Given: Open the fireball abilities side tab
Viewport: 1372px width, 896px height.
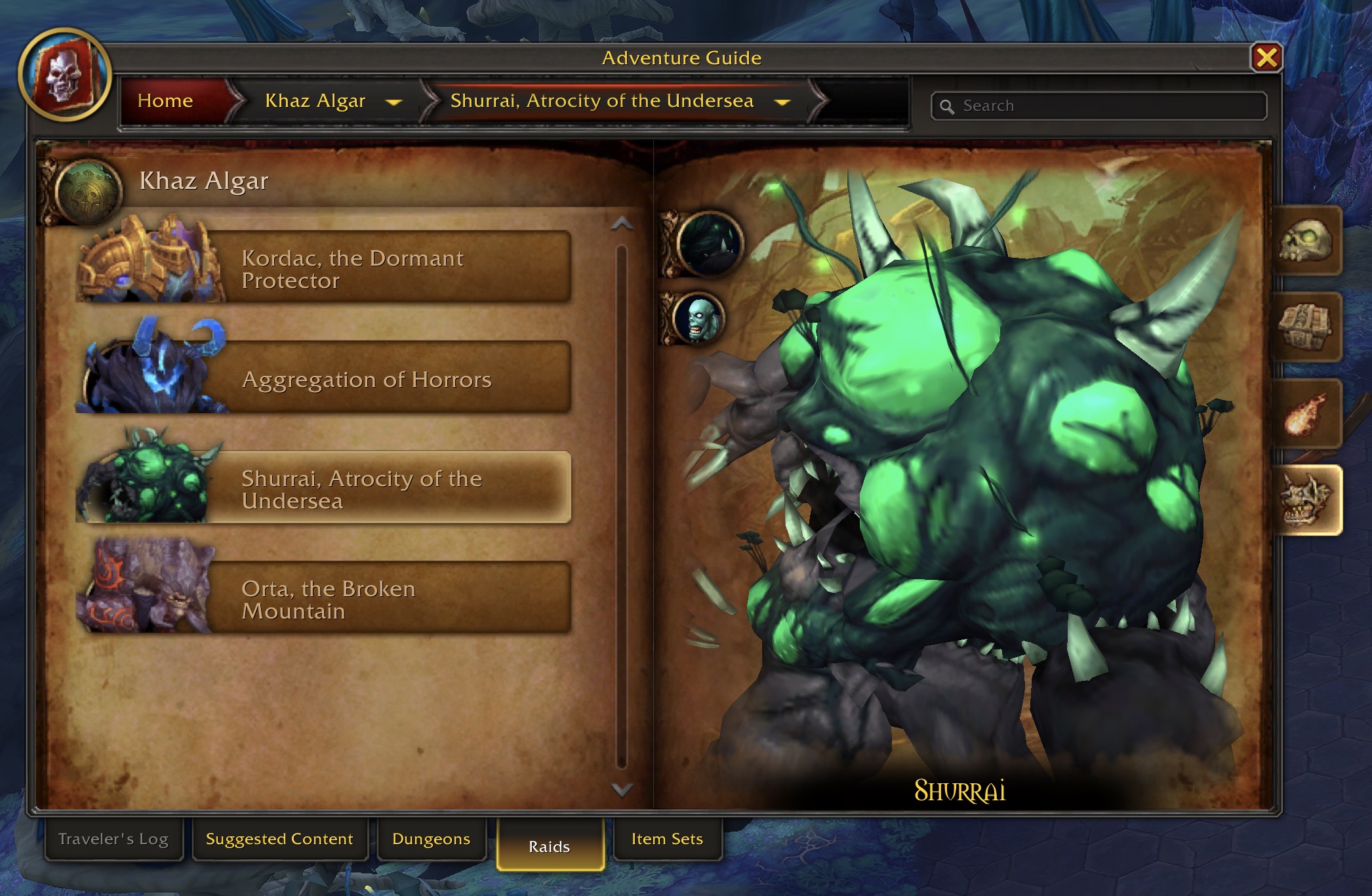Looking at the screenshot, I should [1306, 414].
